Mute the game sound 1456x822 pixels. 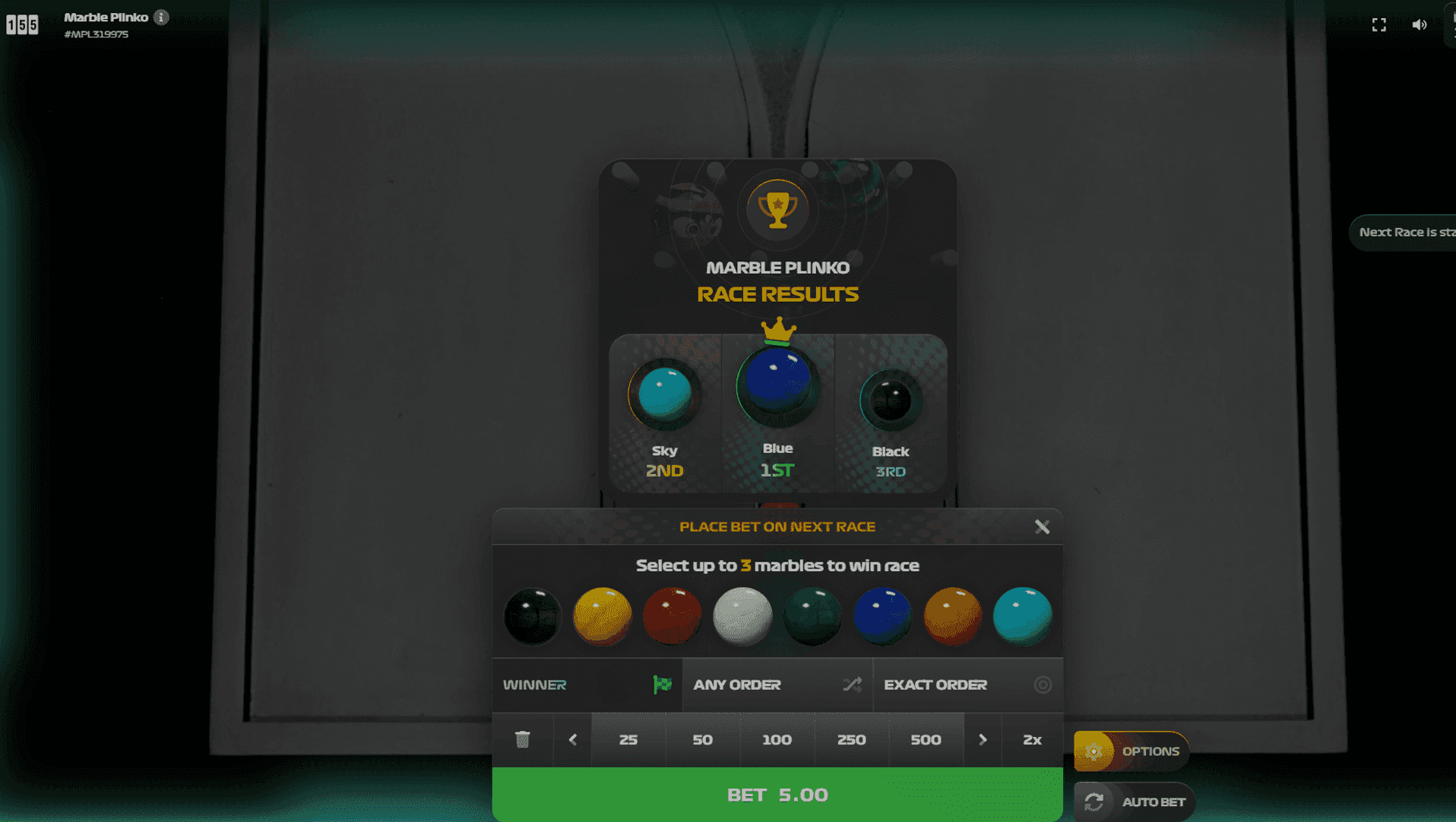click(1420, 24)
